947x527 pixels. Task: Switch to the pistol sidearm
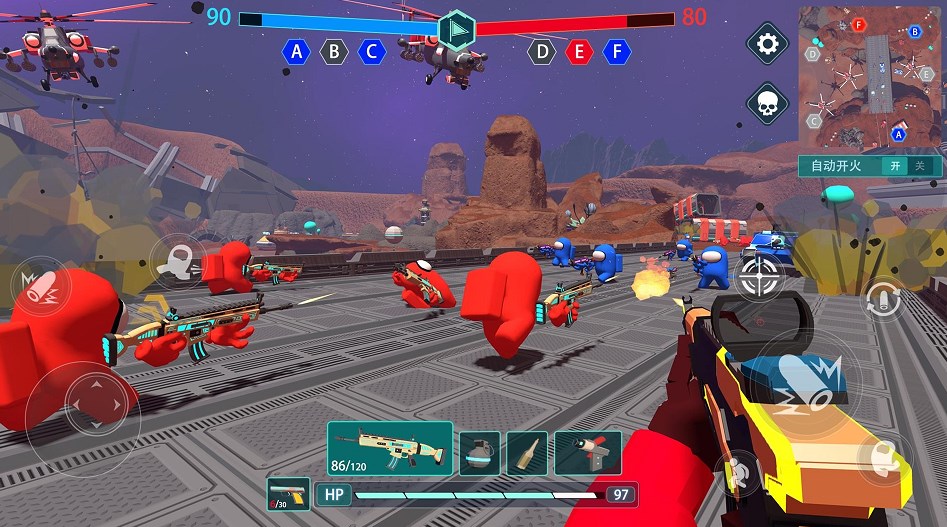288,494
